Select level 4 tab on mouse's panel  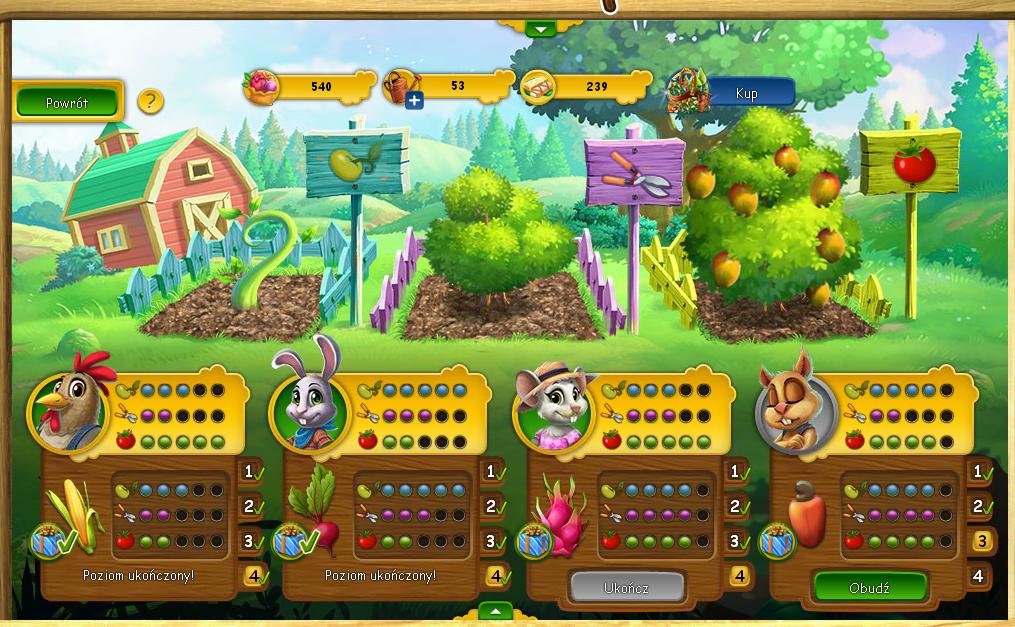coord(739,576)
